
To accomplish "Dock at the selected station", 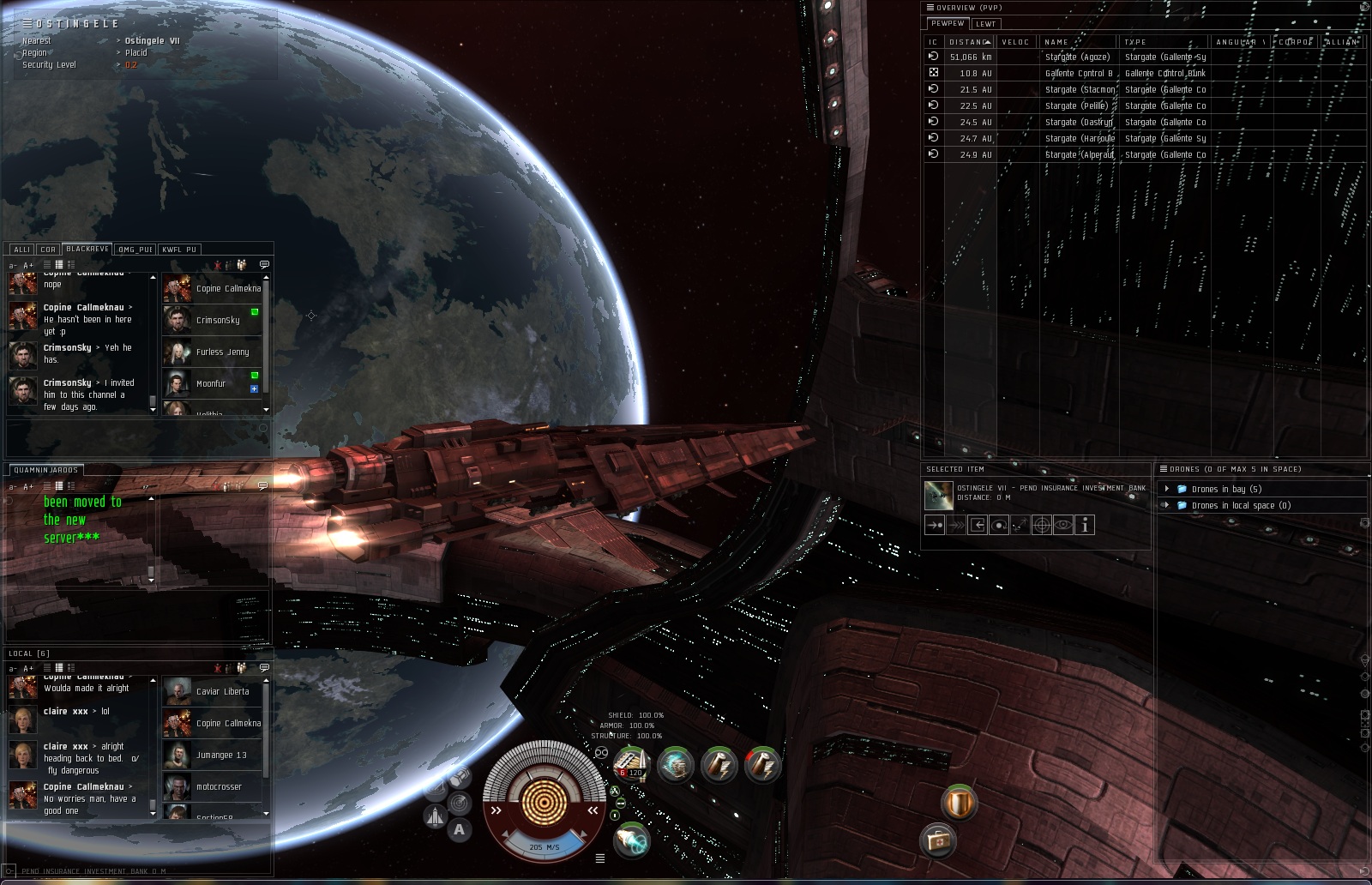I will 978,525.
